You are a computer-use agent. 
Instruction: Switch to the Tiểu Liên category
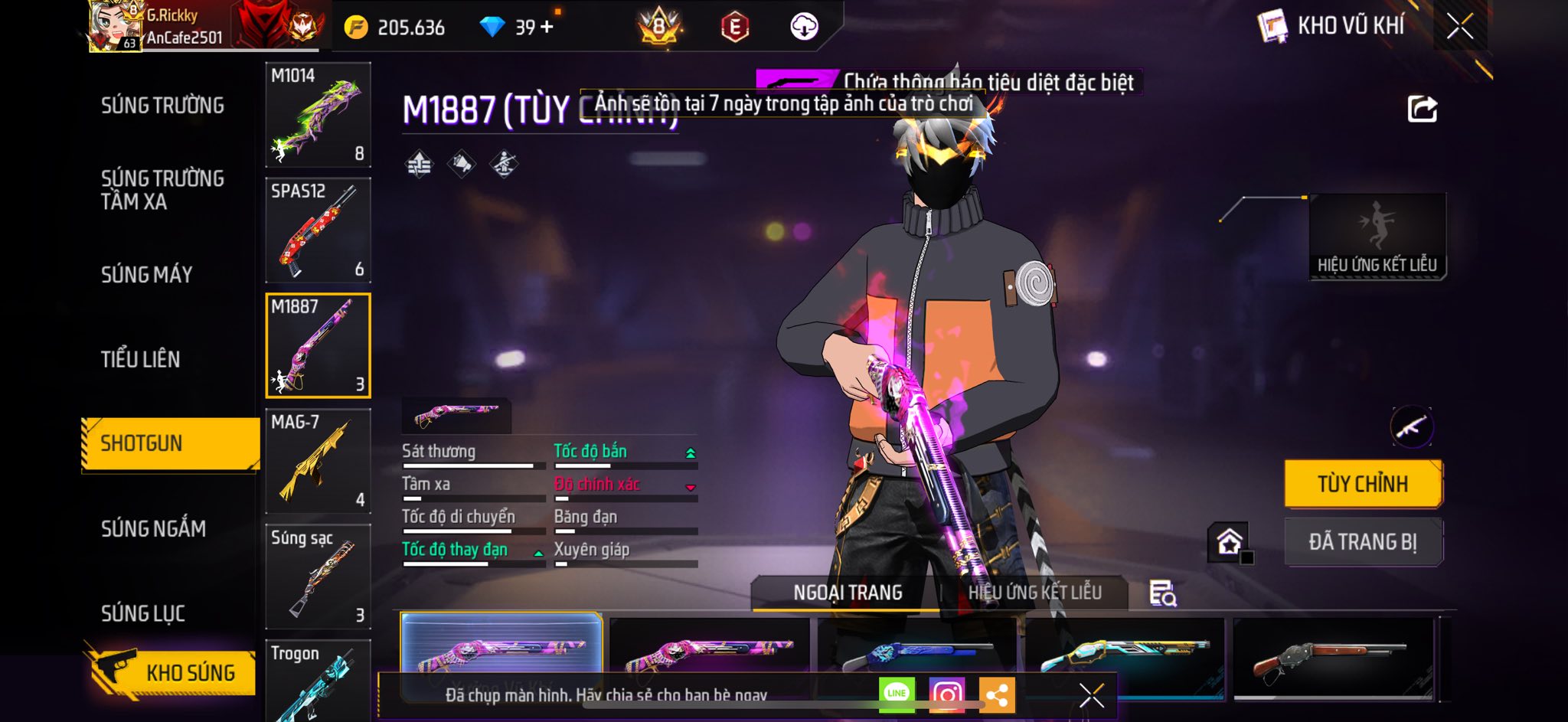141,359
